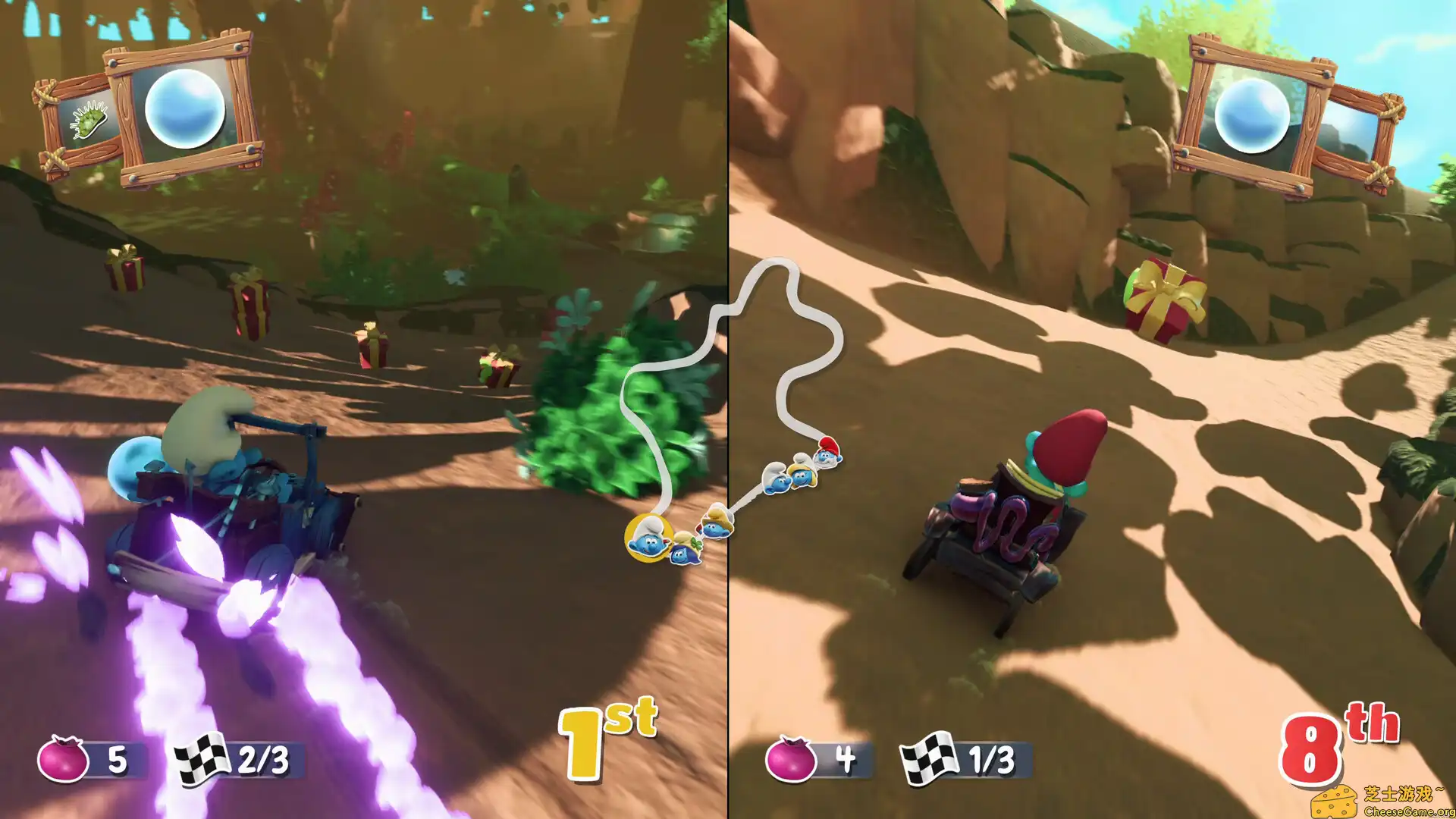Click the cheese logo in the CheeseGame watermark
The height and width of the screenshot is (819, 1456).
(x=1335, y=802)
